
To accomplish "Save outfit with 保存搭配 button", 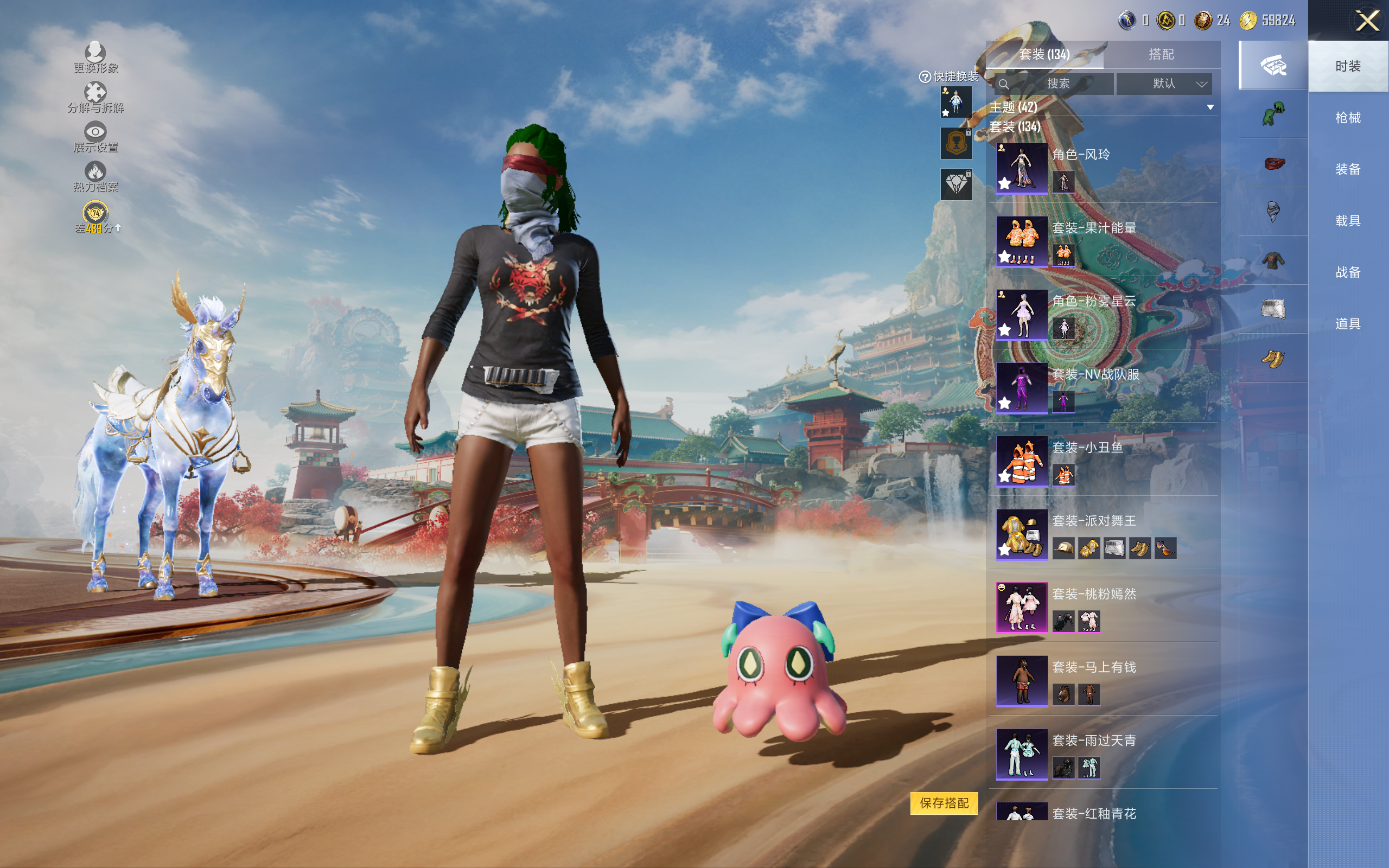I will (x=944, y=802).
